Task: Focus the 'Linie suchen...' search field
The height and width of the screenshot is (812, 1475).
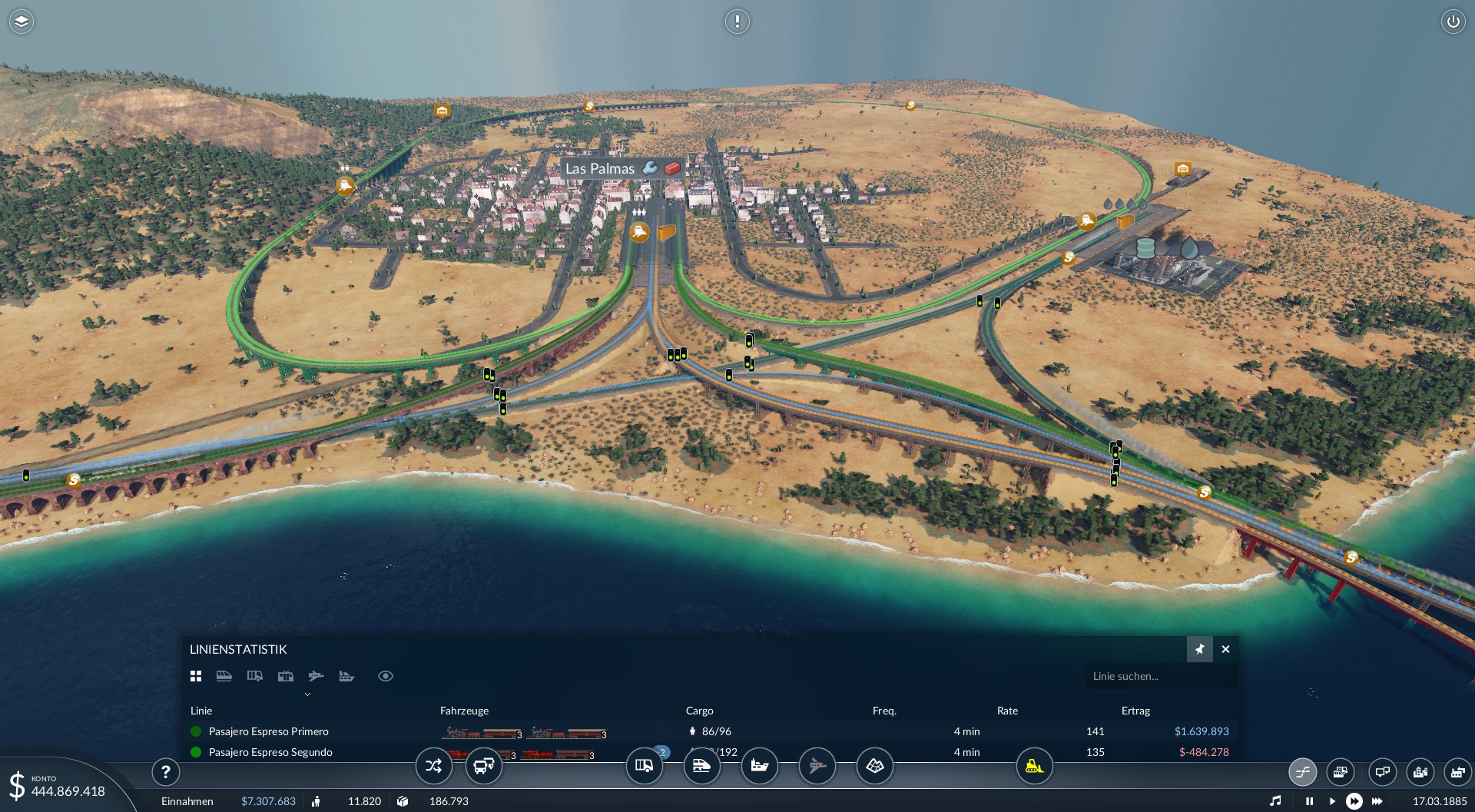Action: coord(1160,676)
